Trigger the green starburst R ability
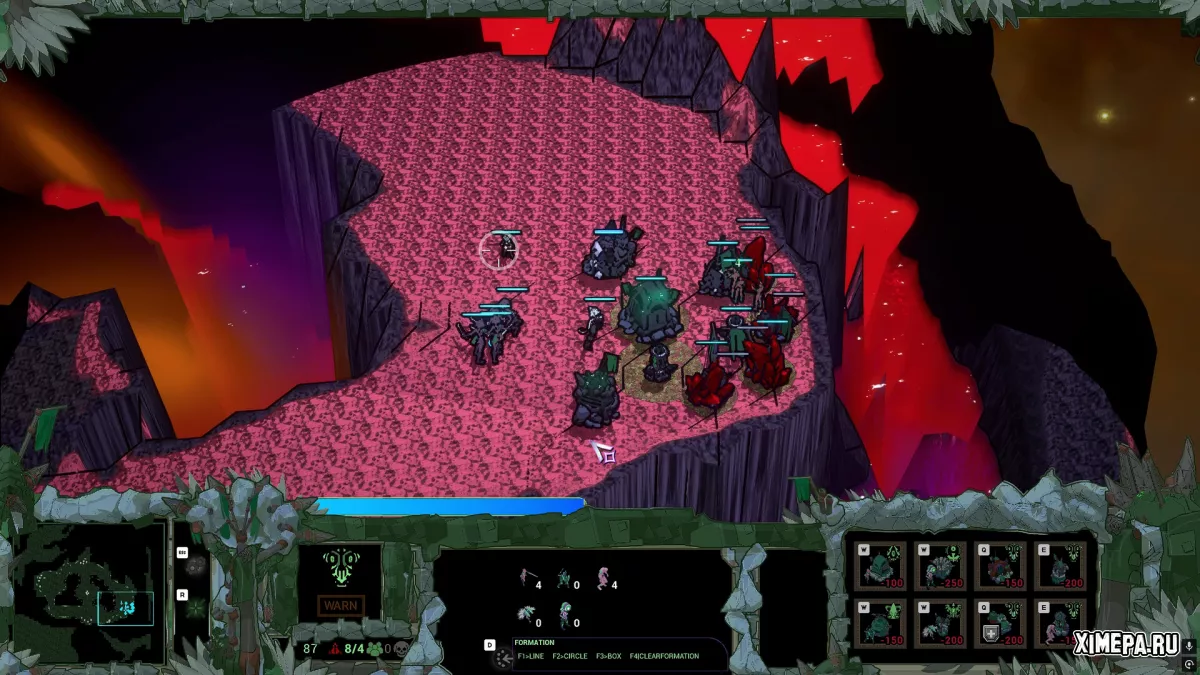The width and height of the screenshot is (1200, 675). (x=196, y=608)
